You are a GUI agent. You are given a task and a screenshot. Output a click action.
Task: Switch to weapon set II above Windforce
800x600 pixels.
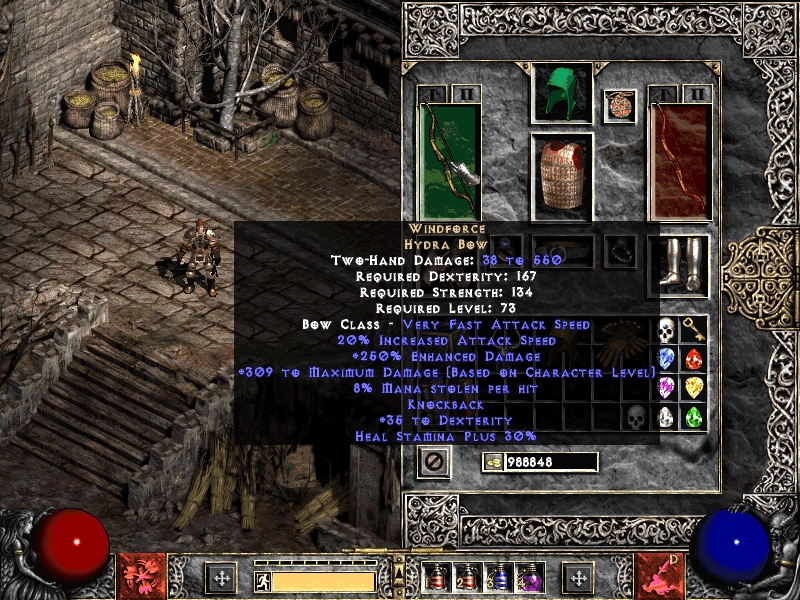coord(467,94)
